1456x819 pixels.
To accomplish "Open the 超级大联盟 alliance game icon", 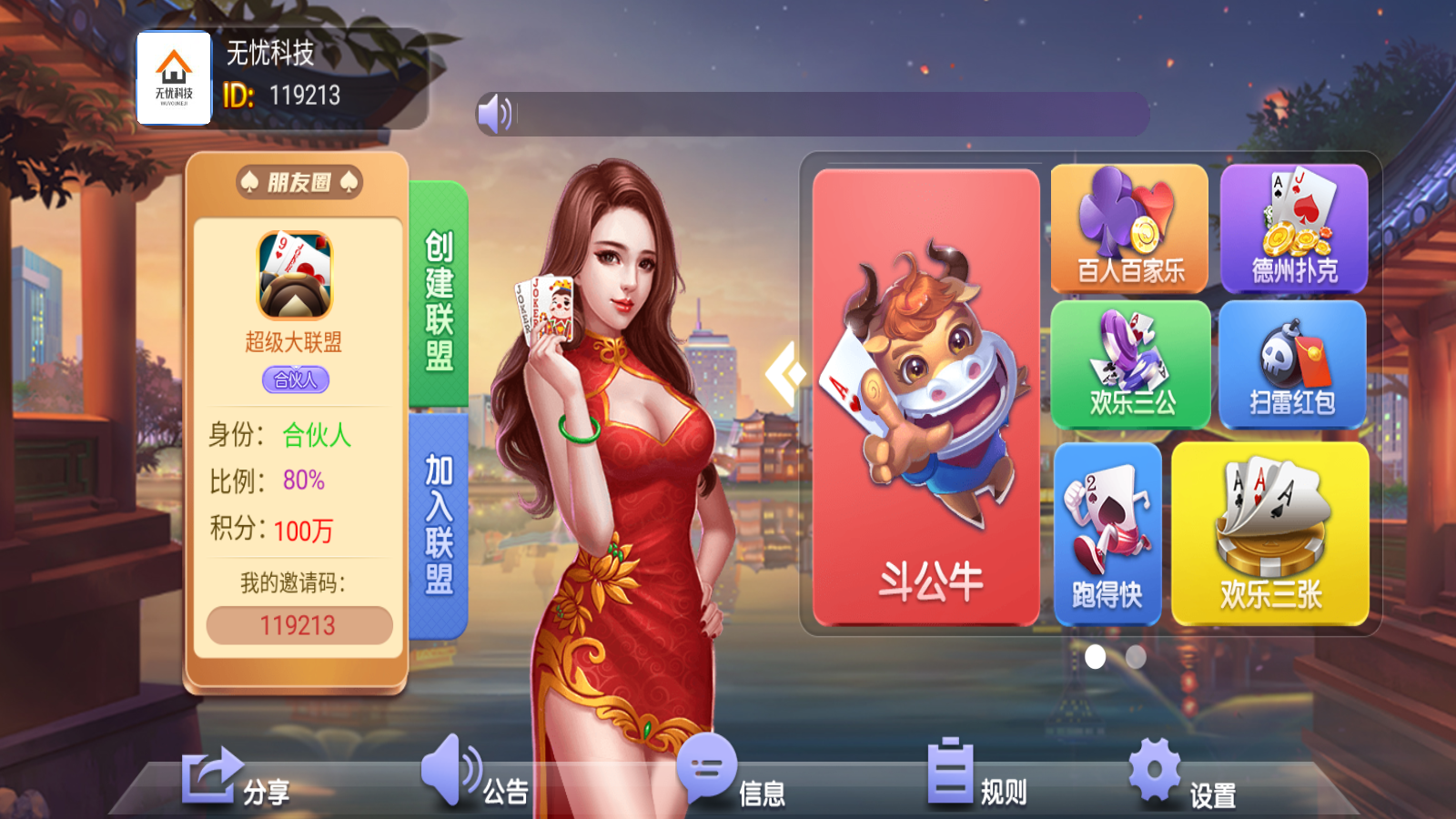I will 298,273.
